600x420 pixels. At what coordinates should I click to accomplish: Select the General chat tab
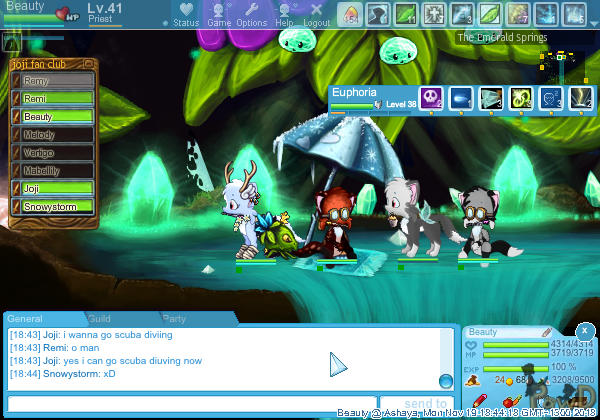[x=25, y=318]
